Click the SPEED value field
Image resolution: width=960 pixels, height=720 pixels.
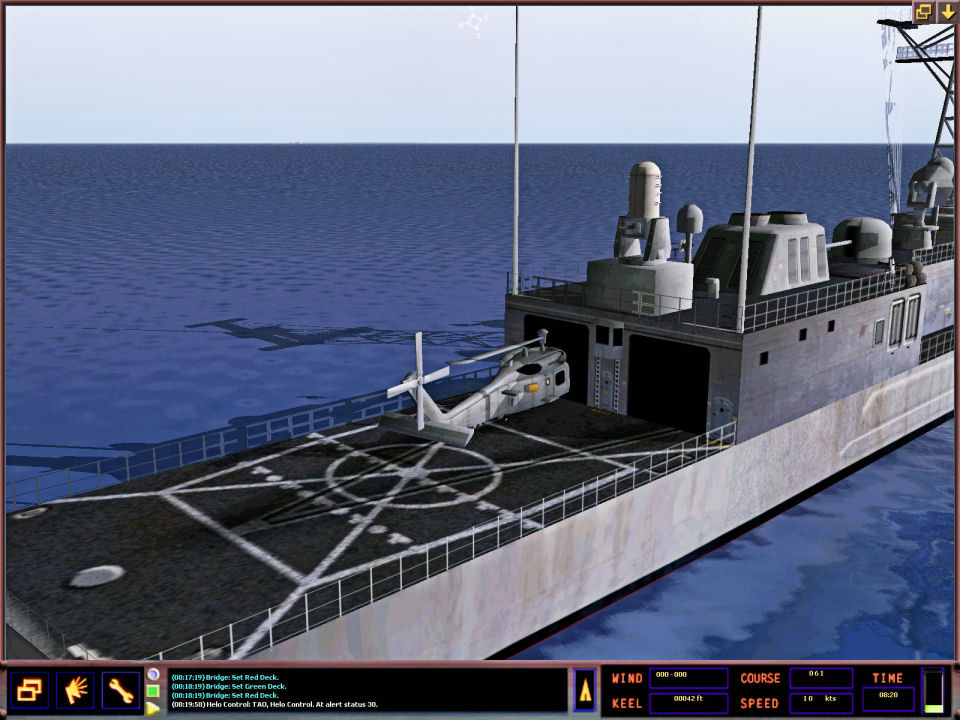(x=821, y=702)
